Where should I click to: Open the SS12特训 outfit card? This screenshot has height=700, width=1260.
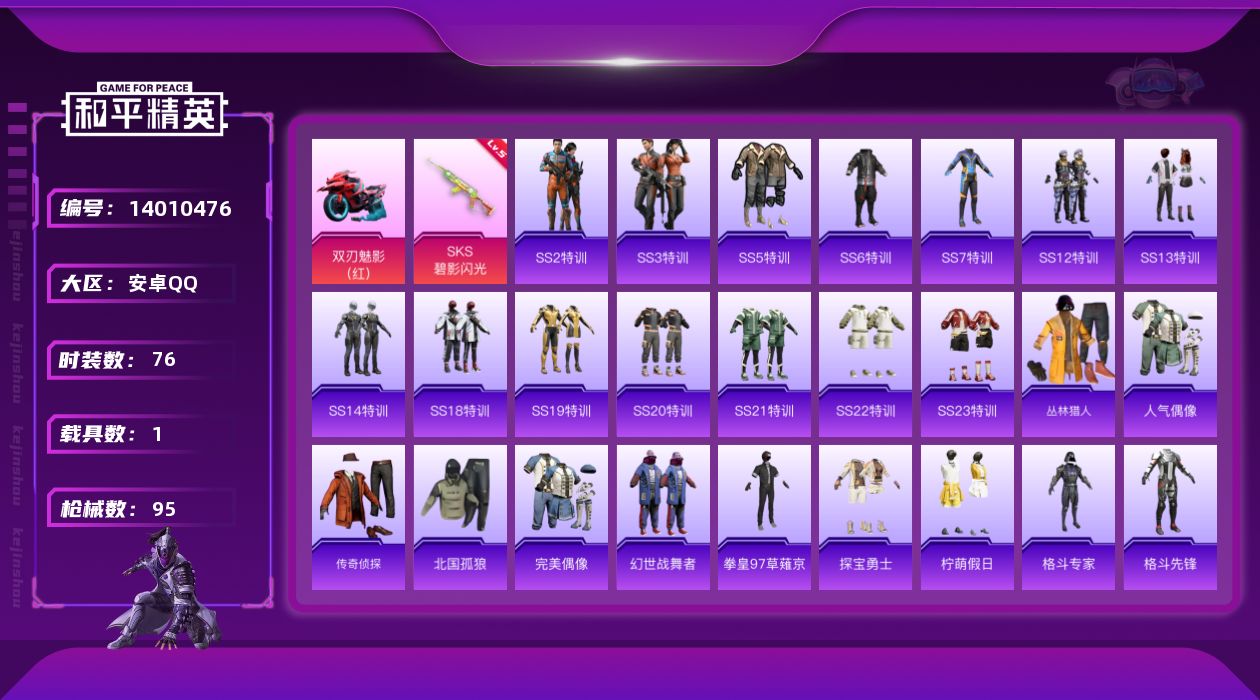(x=1068, y=211)
